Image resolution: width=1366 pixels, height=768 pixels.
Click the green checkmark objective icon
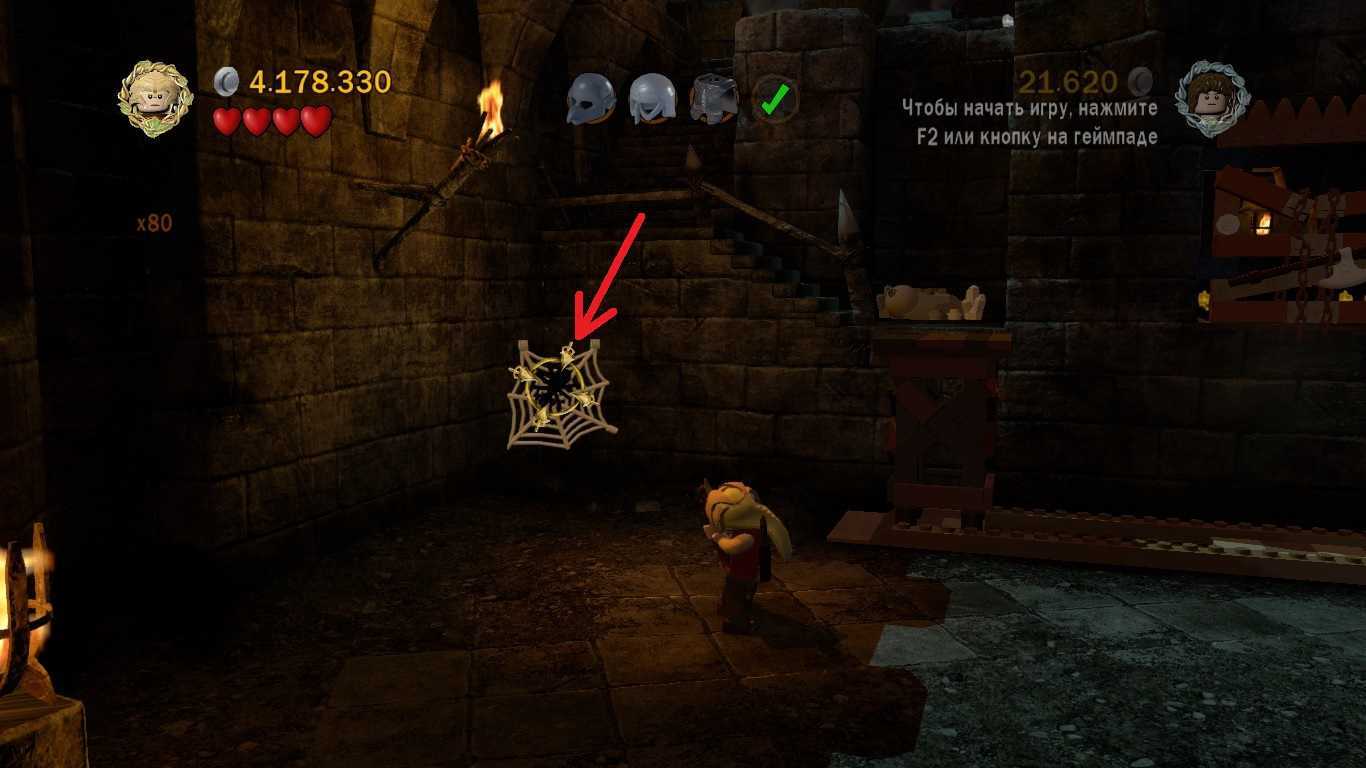775,99
